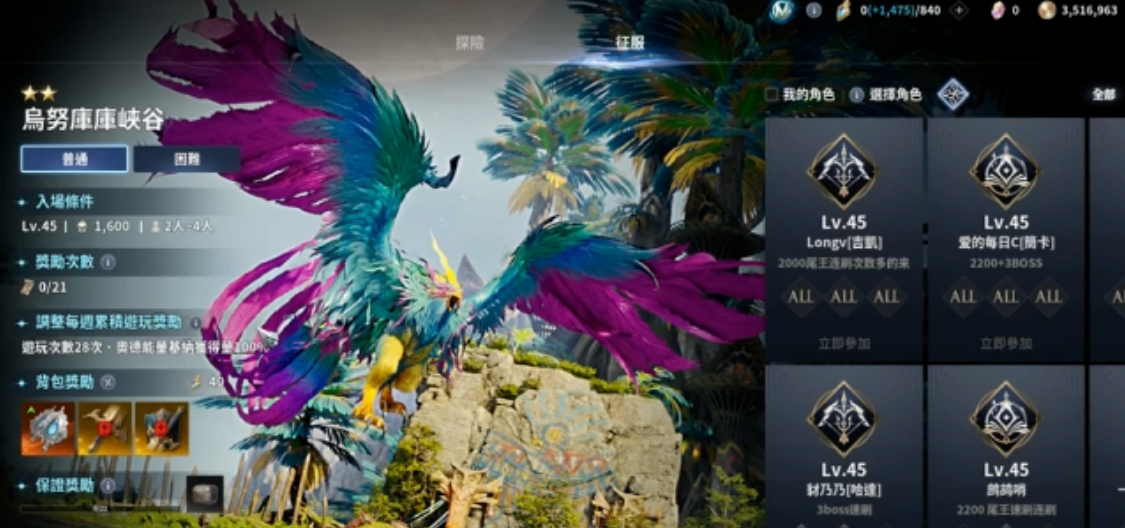Select the 征服 tab
Image resolution: width=1125 pixels, height=528 pixels.
coord(630,42)
